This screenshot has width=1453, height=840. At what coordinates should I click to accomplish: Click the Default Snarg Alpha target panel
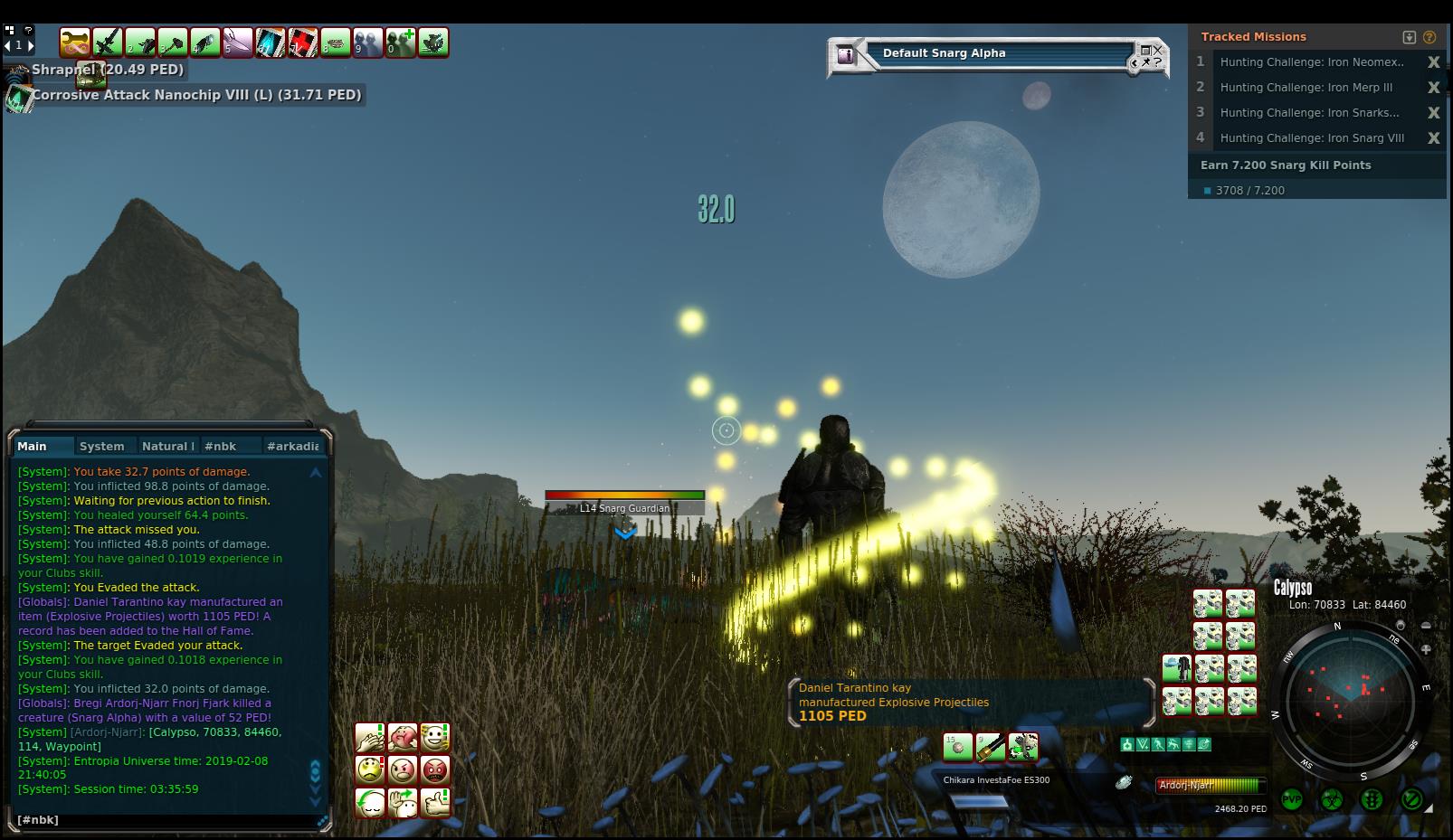tap(995, 53)
